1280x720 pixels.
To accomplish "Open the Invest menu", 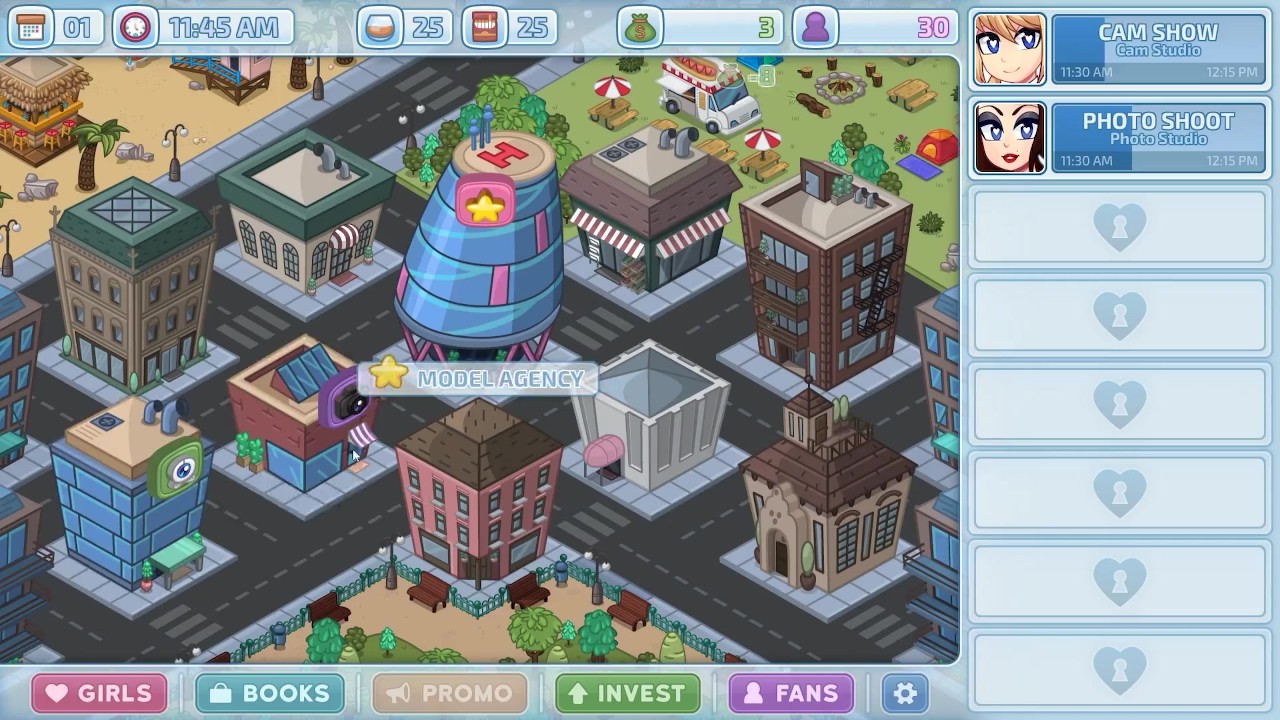I will (627, 693).
